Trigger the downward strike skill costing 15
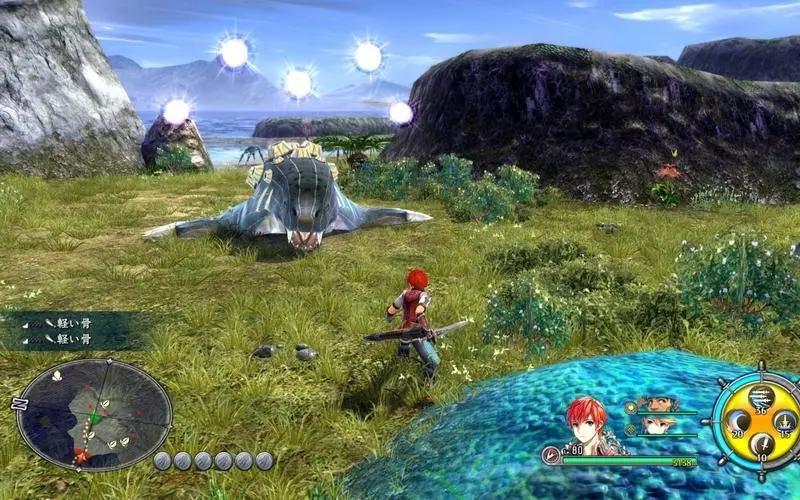This screenshot has height=500, width=800. pyautogui.click(x=783, y=421)
